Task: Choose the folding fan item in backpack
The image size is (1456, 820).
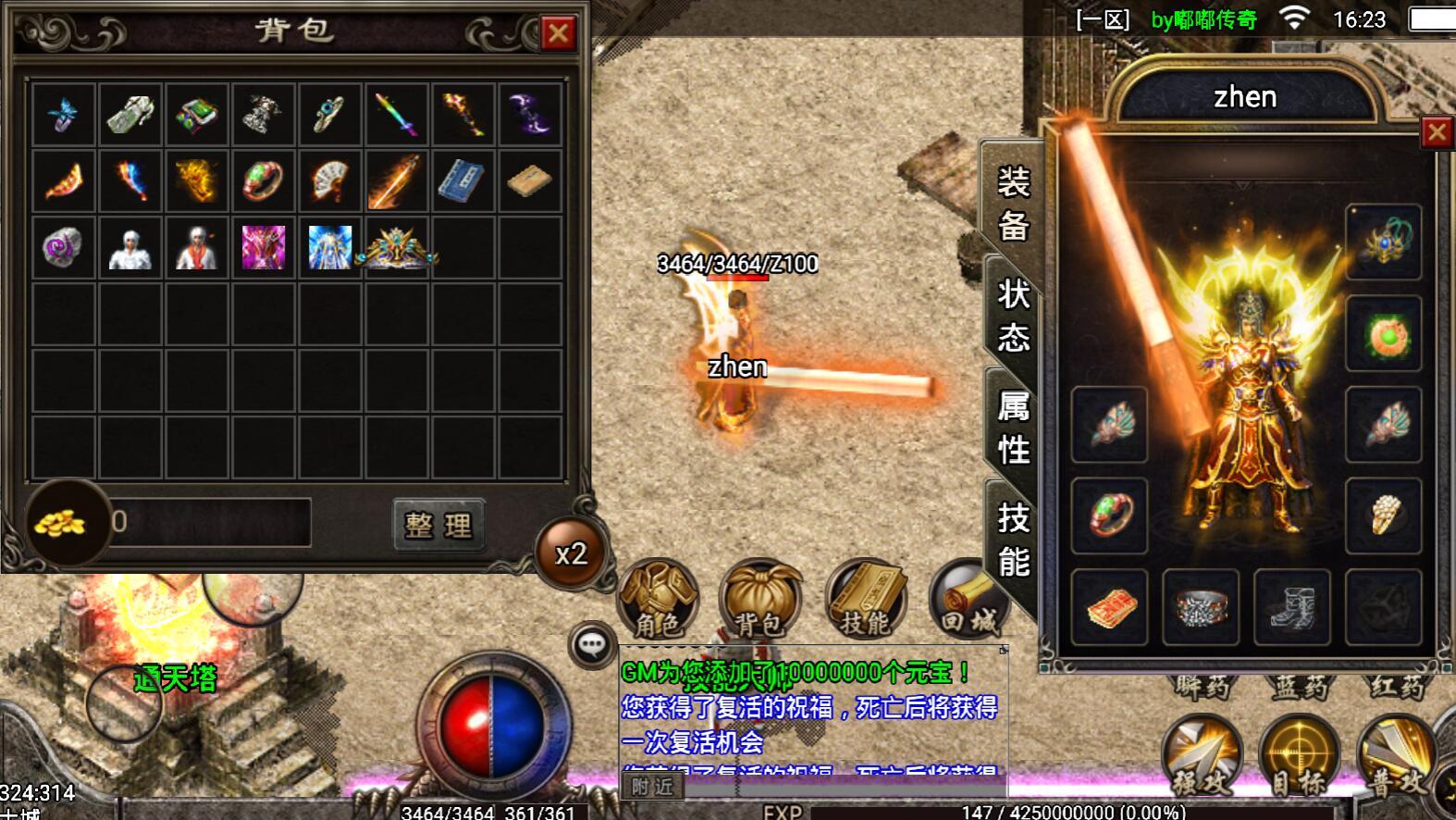Action: [x=330, y=180]
